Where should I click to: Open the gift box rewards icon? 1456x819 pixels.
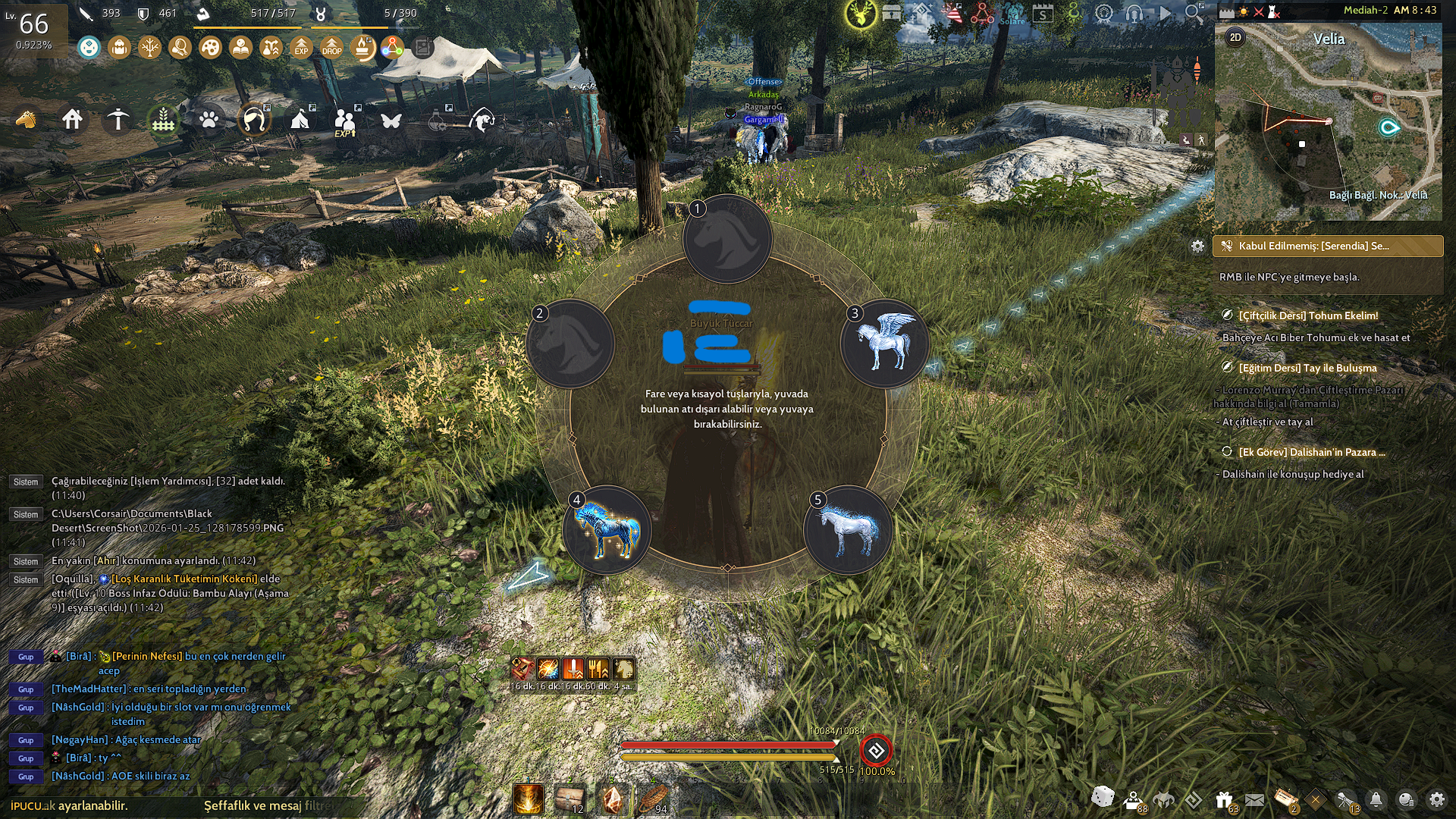[x=1224, y=799]
